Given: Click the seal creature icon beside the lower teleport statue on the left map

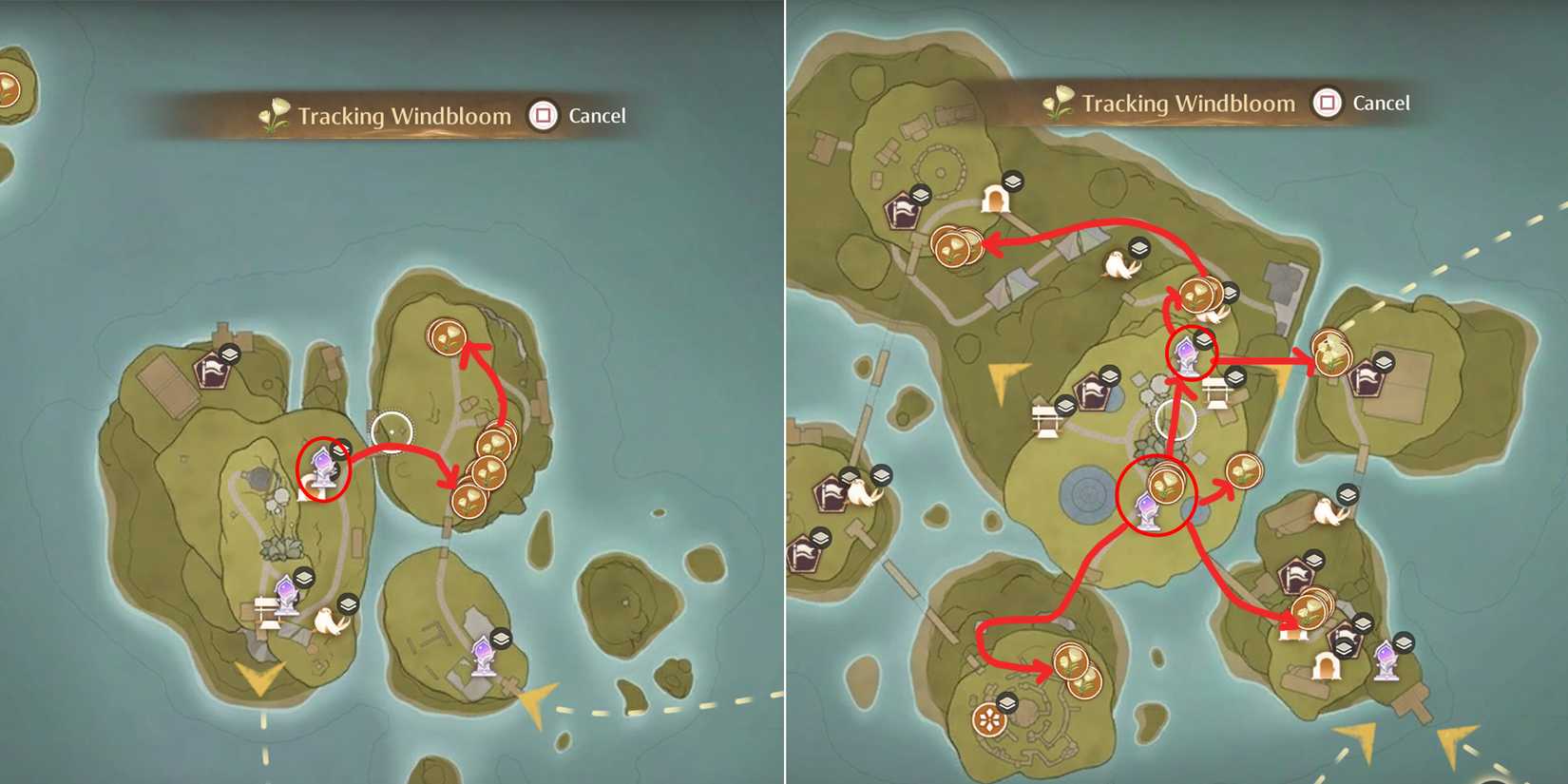Looking at the screenshot, I should (x=328, y=621).
